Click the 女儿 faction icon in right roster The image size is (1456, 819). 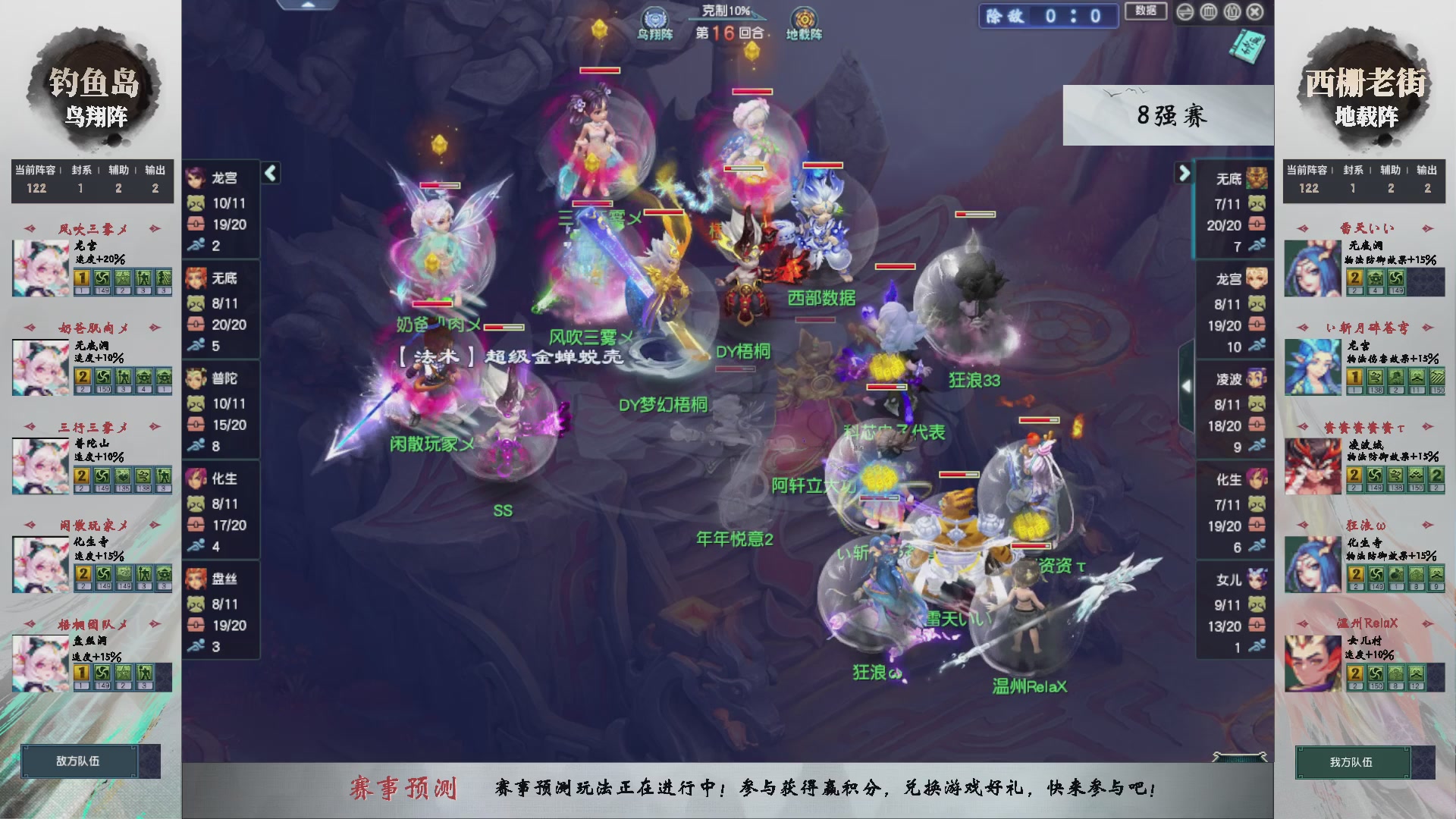(x=1259, y=577)
